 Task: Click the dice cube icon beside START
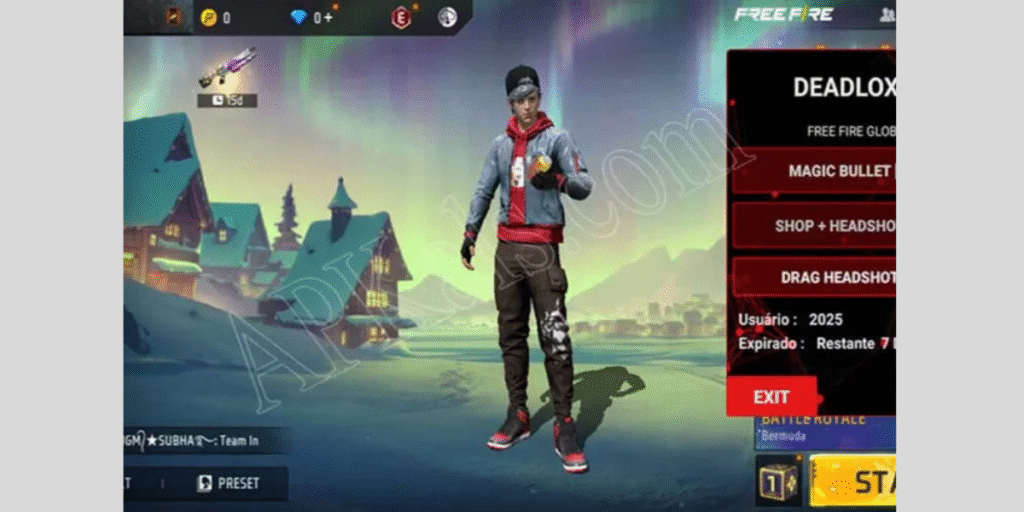tap(778, 482)
